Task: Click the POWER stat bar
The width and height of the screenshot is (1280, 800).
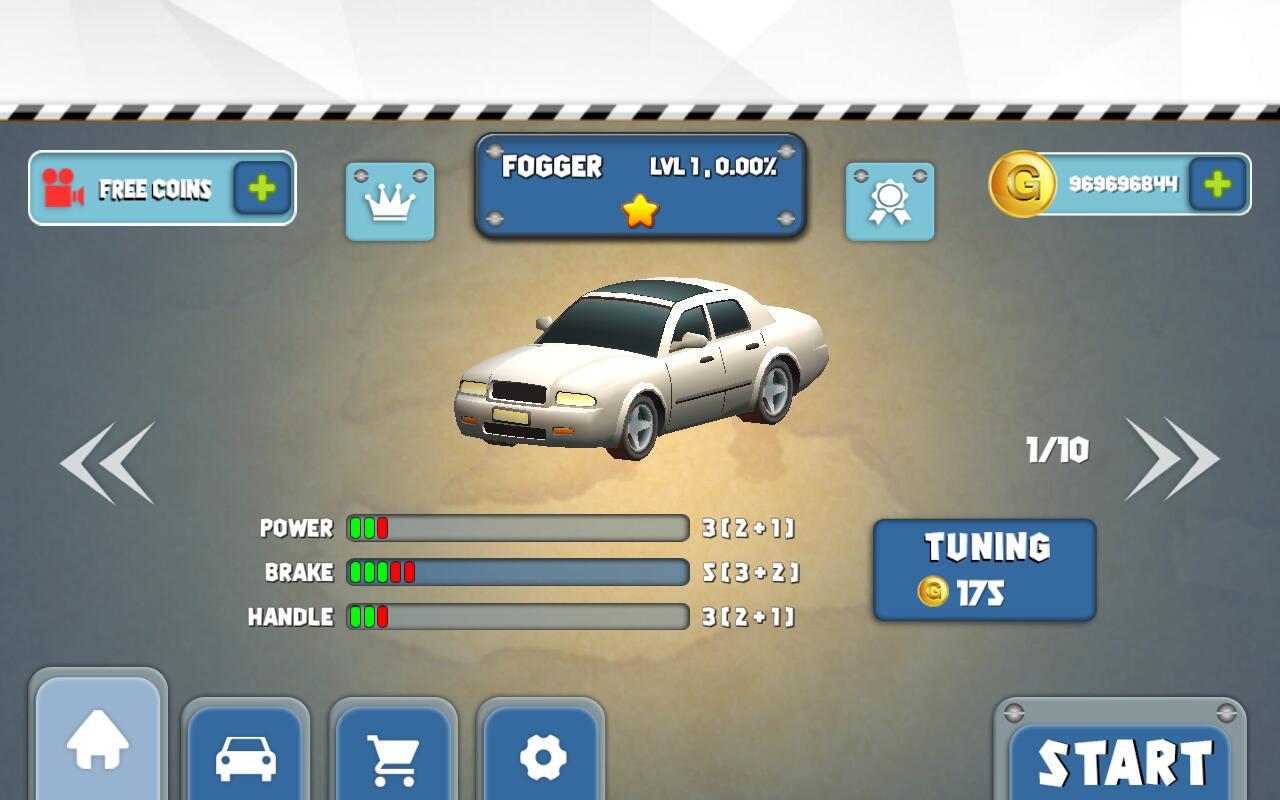Action: pyautogui.click(x=515, y=528)
